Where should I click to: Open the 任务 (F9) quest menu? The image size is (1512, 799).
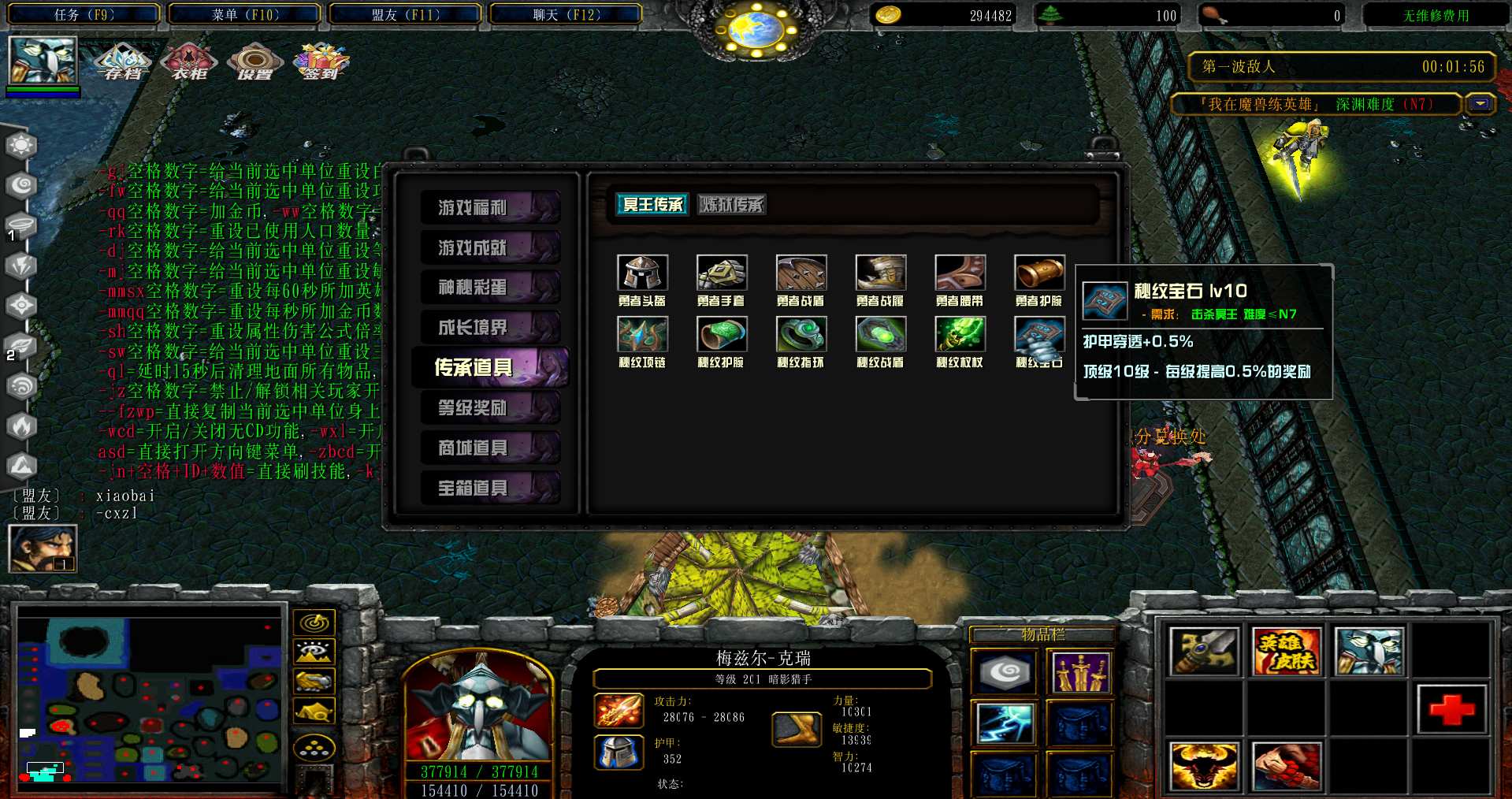pos(84,14)
